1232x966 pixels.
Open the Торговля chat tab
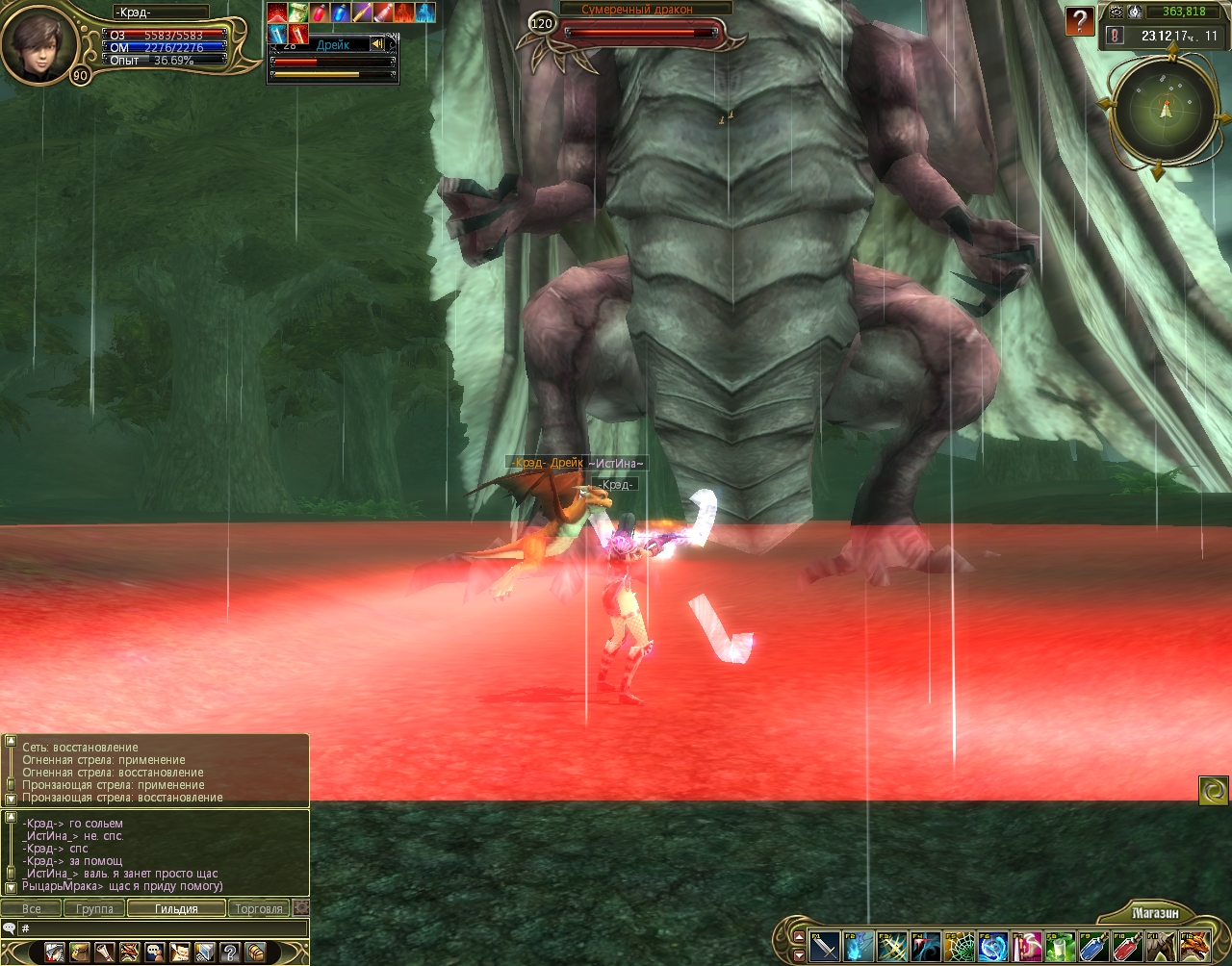(x=259, y=908)
